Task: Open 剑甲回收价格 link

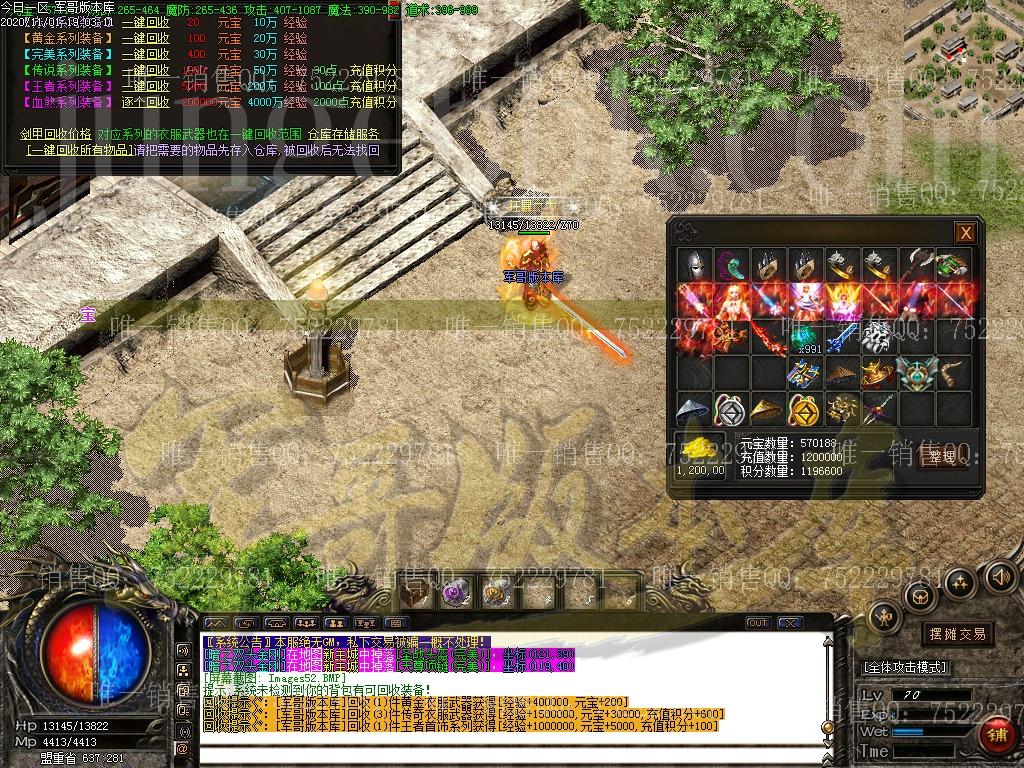Action: [x=56, y=134]
